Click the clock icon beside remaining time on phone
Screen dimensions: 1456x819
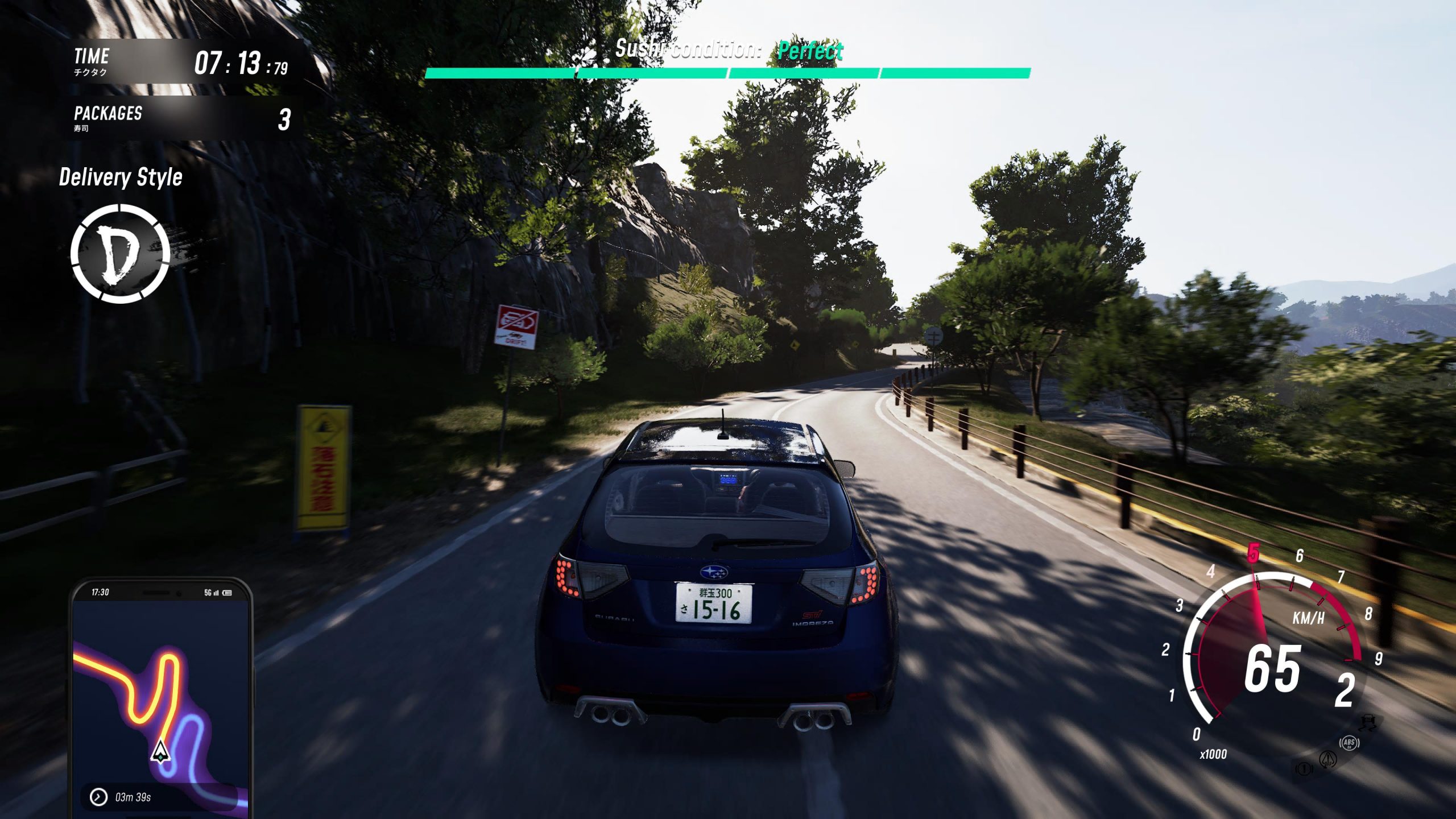(x=98, y=797)
